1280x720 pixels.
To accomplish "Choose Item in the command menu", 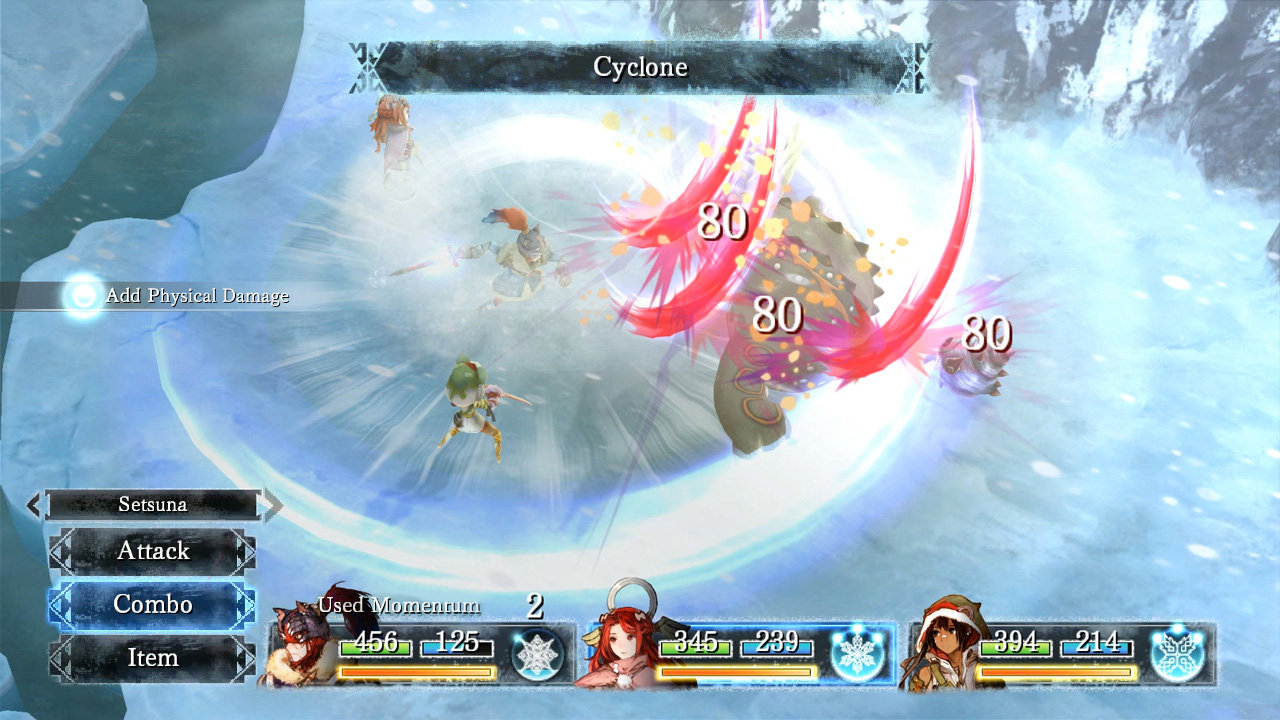I will (152, 658).
